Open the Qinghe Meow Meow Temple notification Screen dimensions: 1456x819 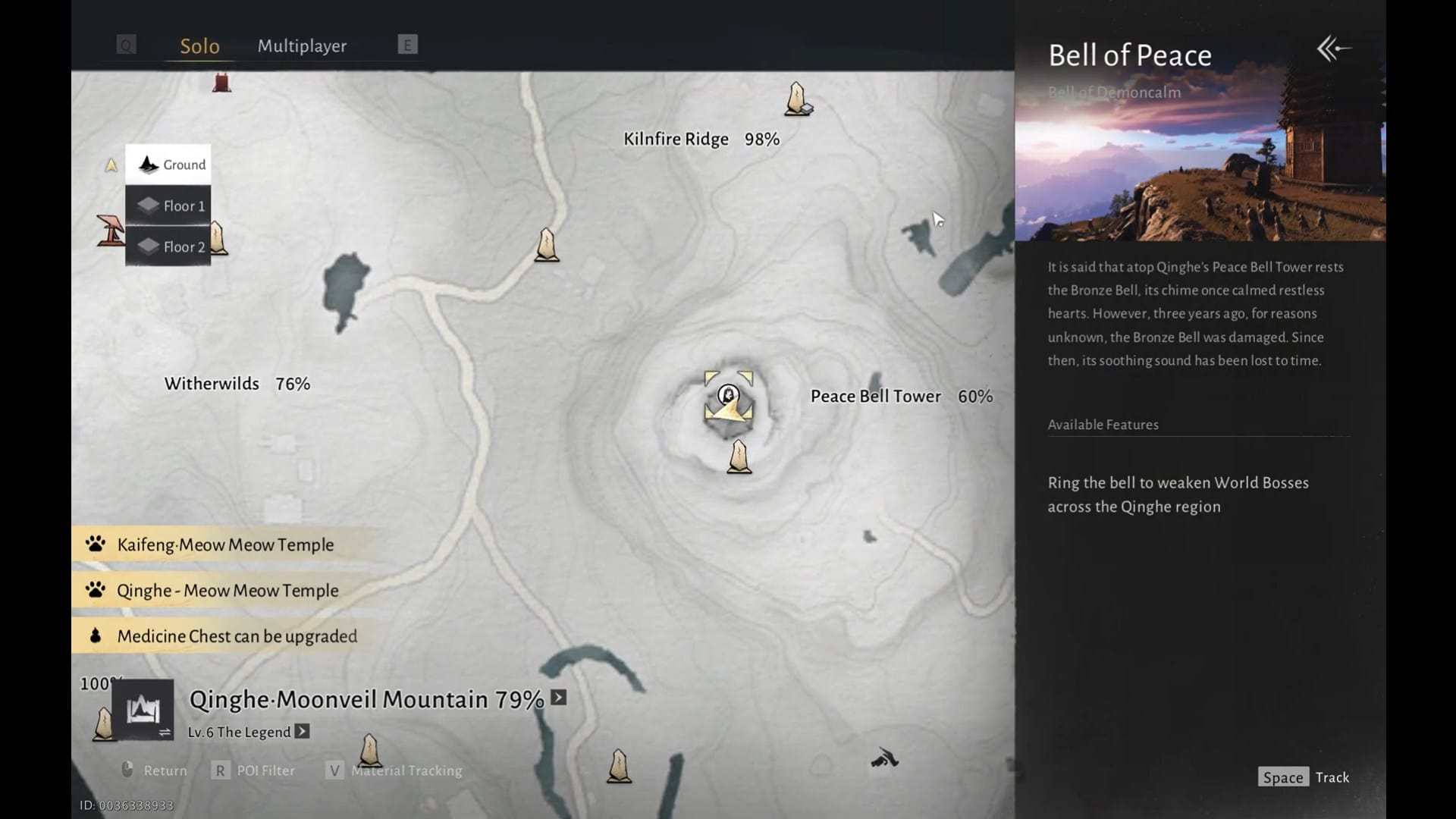[227, 590]
